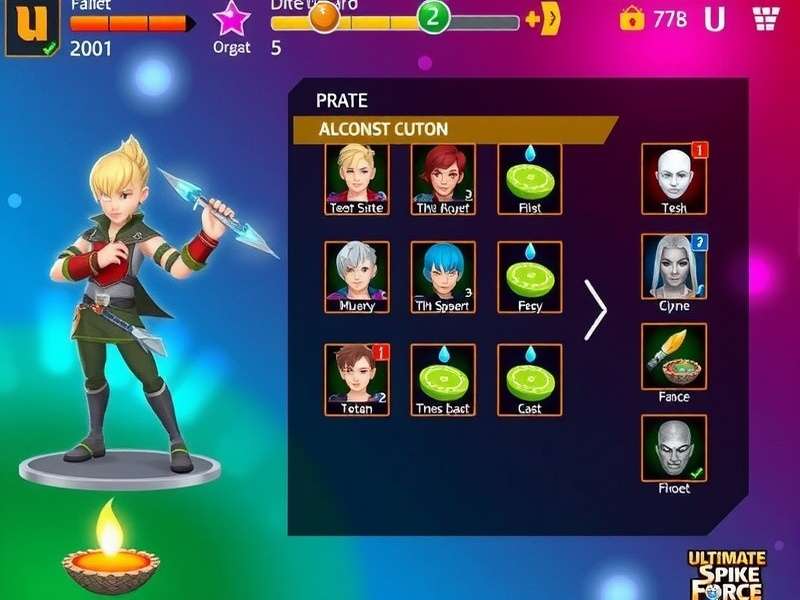Screen dimensions: 800x600
Task: Choose the blue-haired TH Spoert character
Action: [x=443, y=276]
